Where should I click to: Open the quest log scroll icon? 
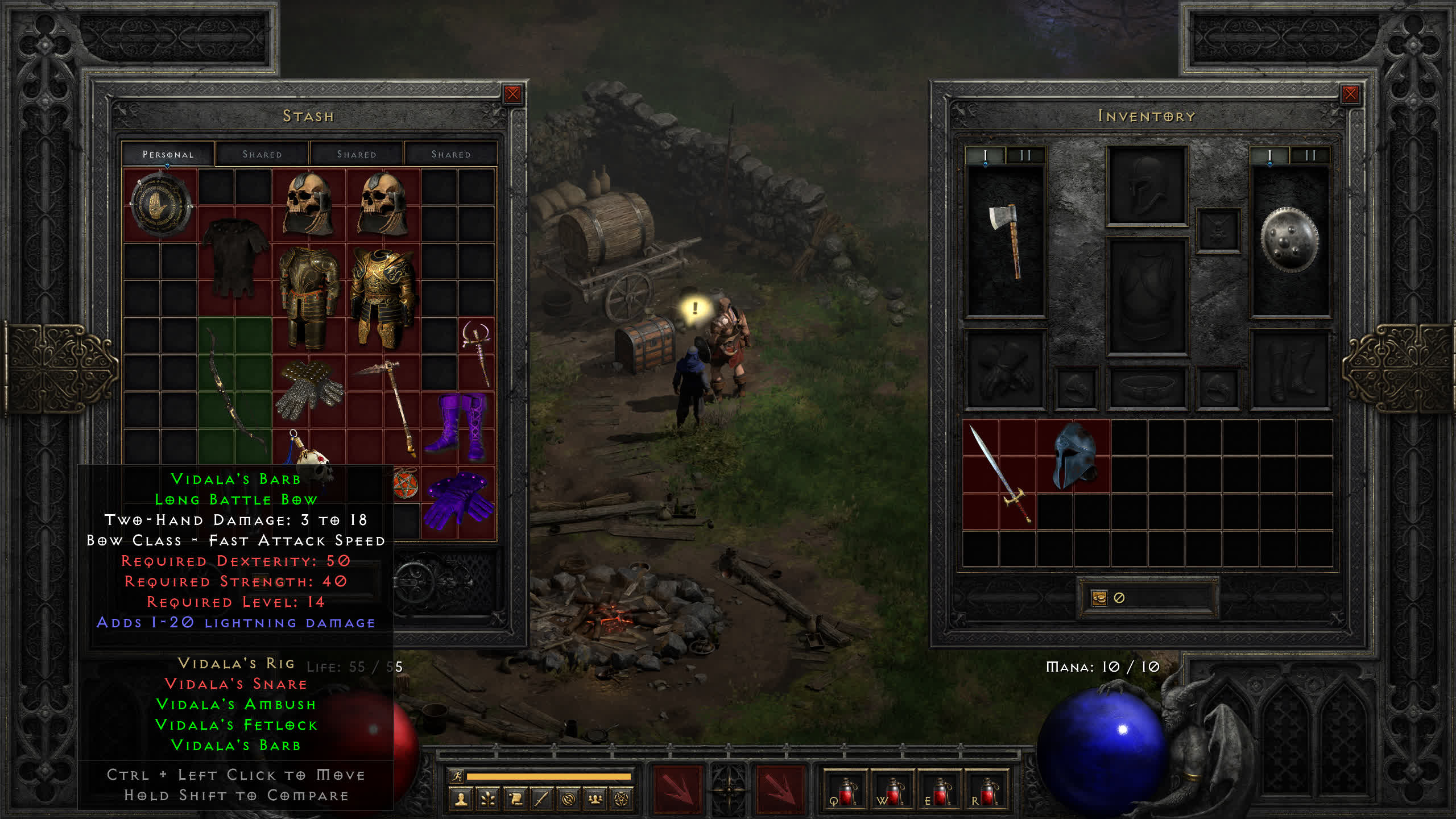515,799
